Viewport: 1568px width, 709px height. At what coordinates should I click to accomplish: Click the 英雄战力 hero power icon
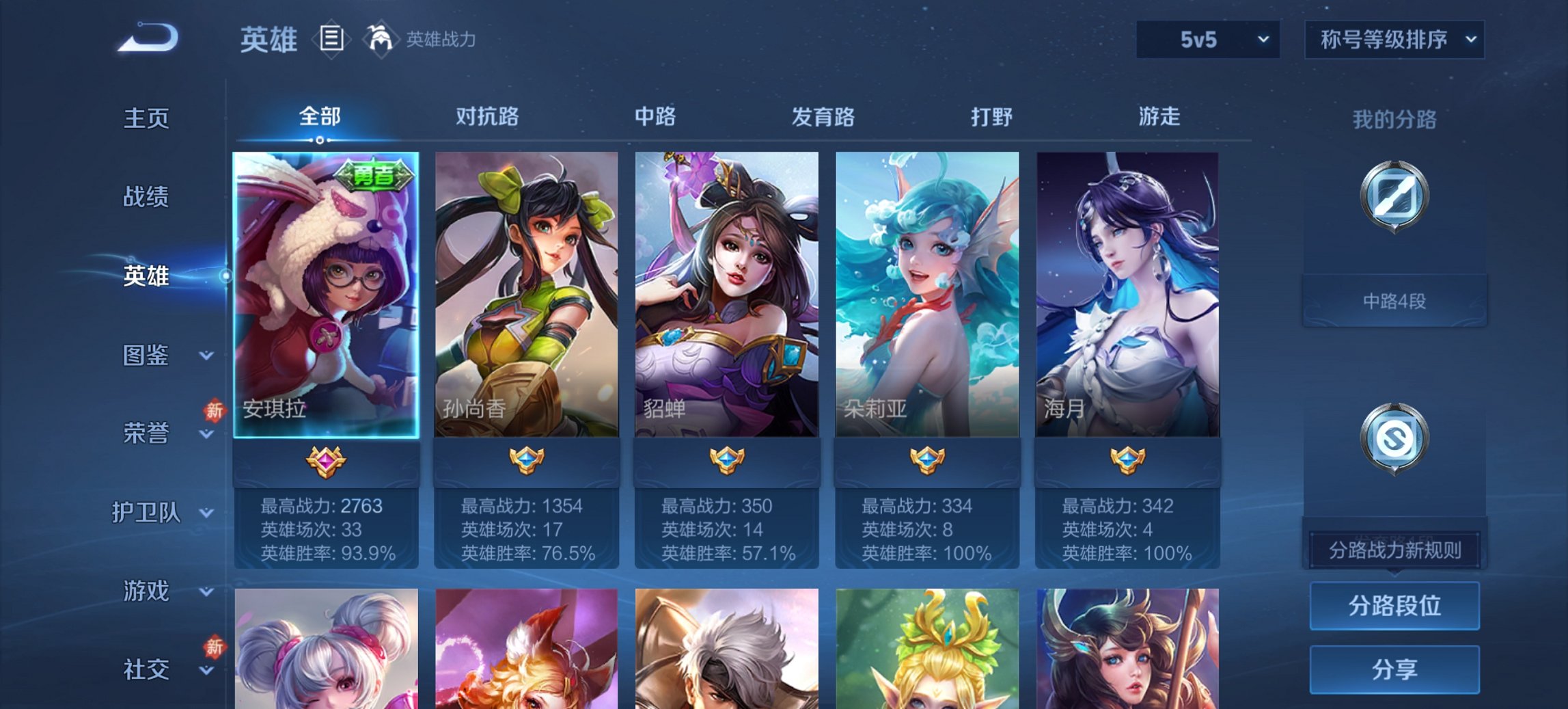381,38
